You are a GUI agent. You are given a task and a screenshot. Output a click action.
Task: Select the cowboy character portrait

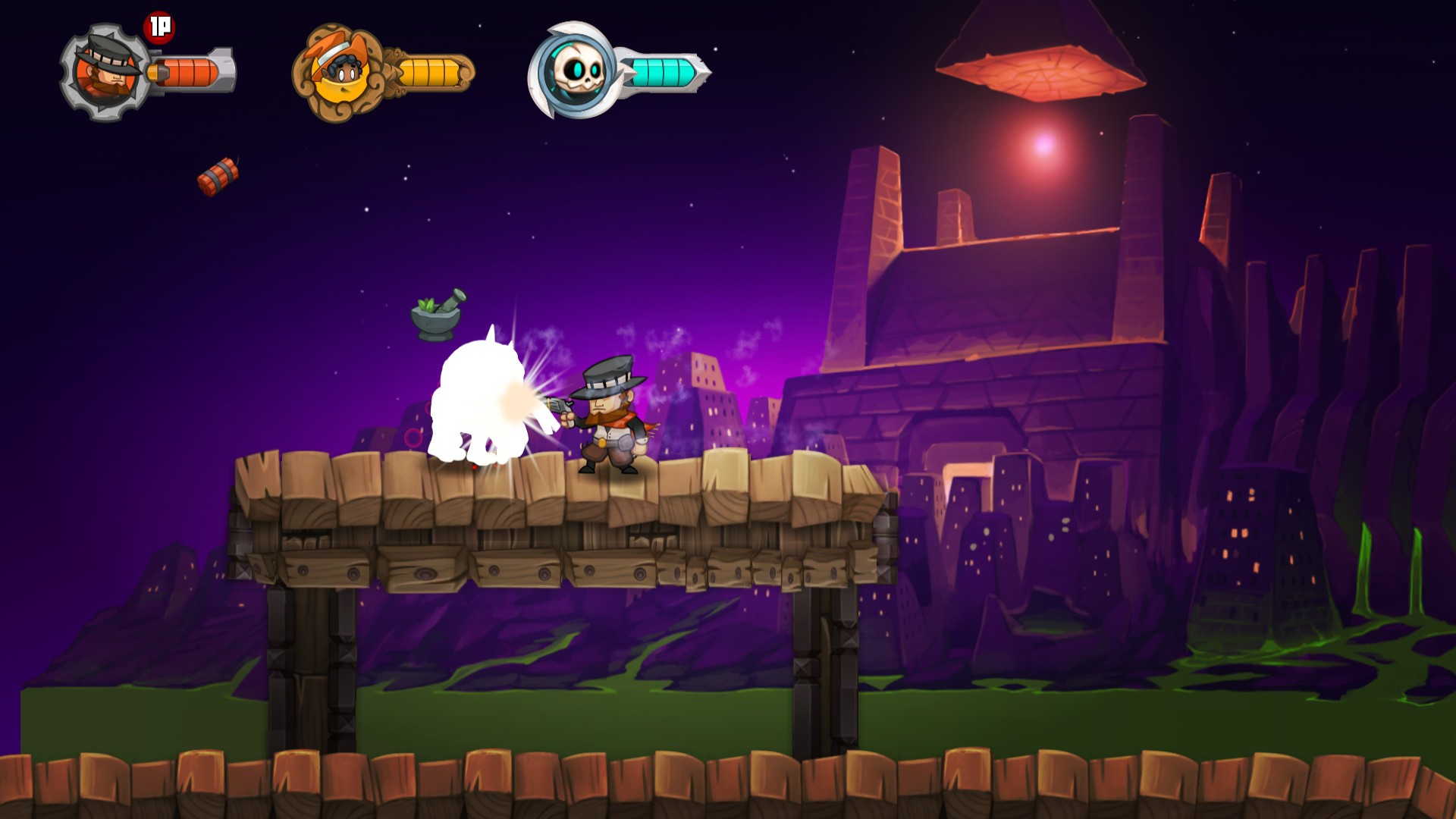pyautogui.click(x=106, y=72)
